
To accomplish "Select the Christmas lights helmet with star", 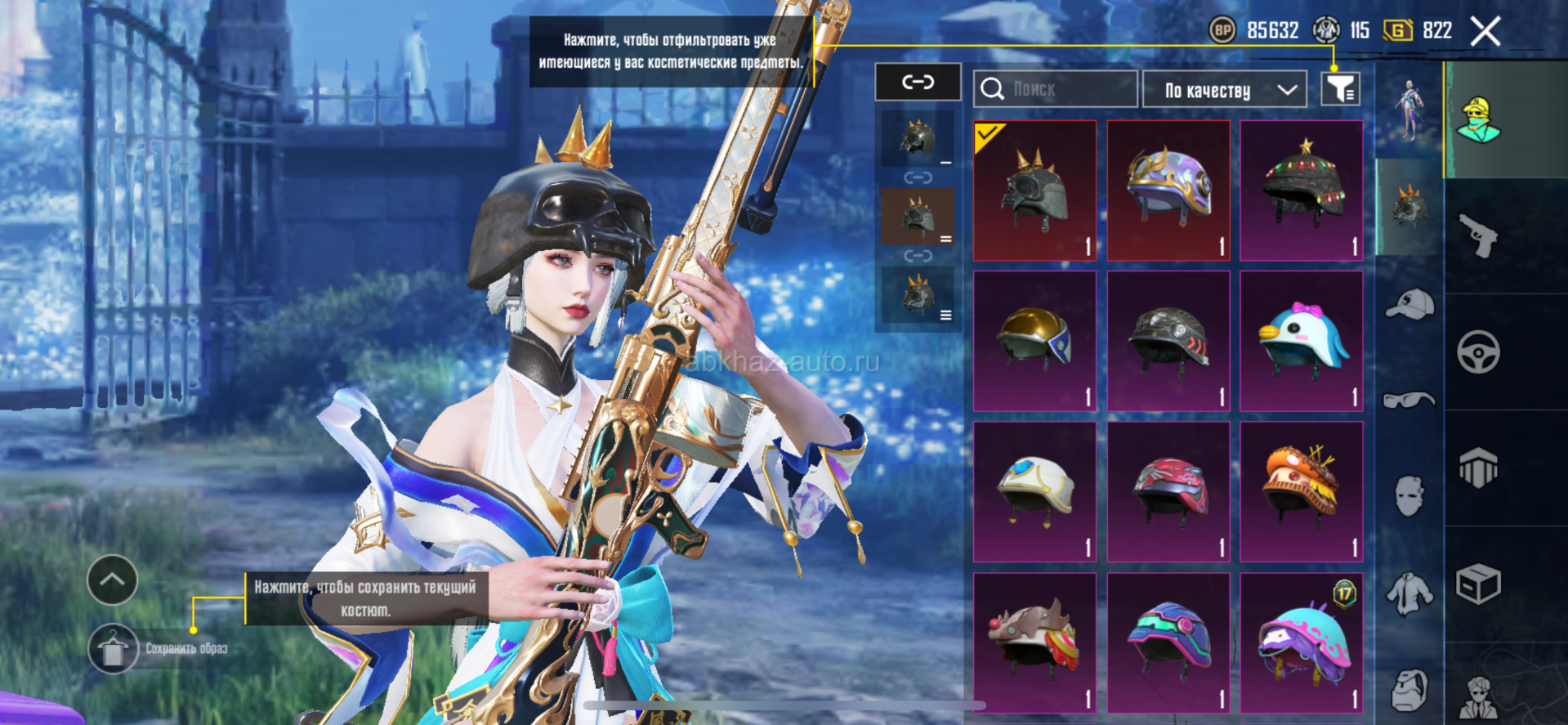I will (x=1301, y=190).
